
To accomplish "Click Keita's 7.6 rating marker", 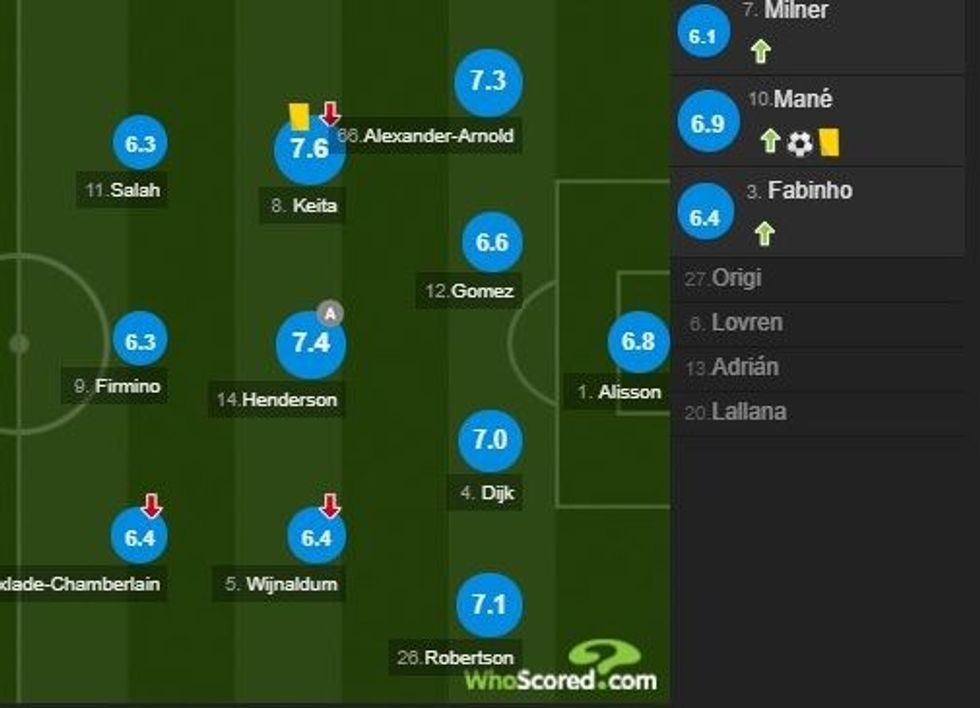I will [x=309, y=150].
